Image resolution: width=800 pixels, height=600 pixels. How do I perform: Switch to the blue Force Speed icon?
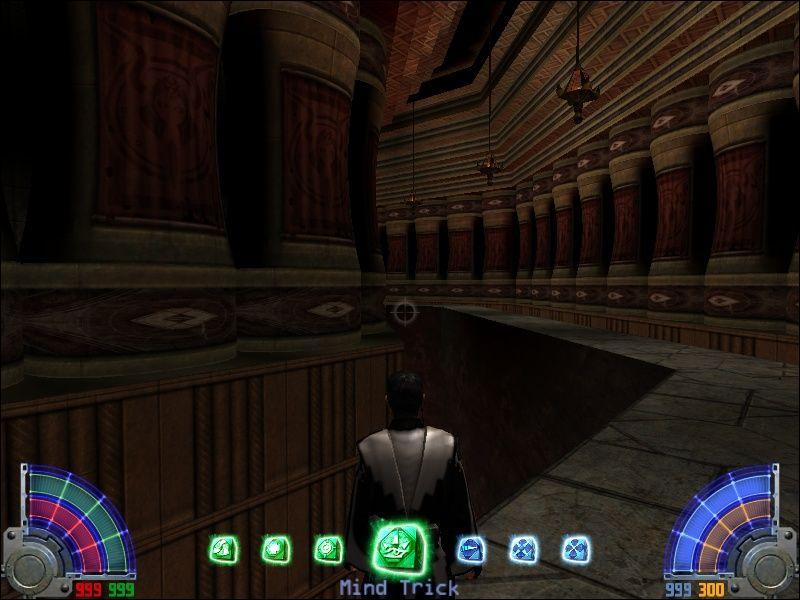[x=471, y=548]
